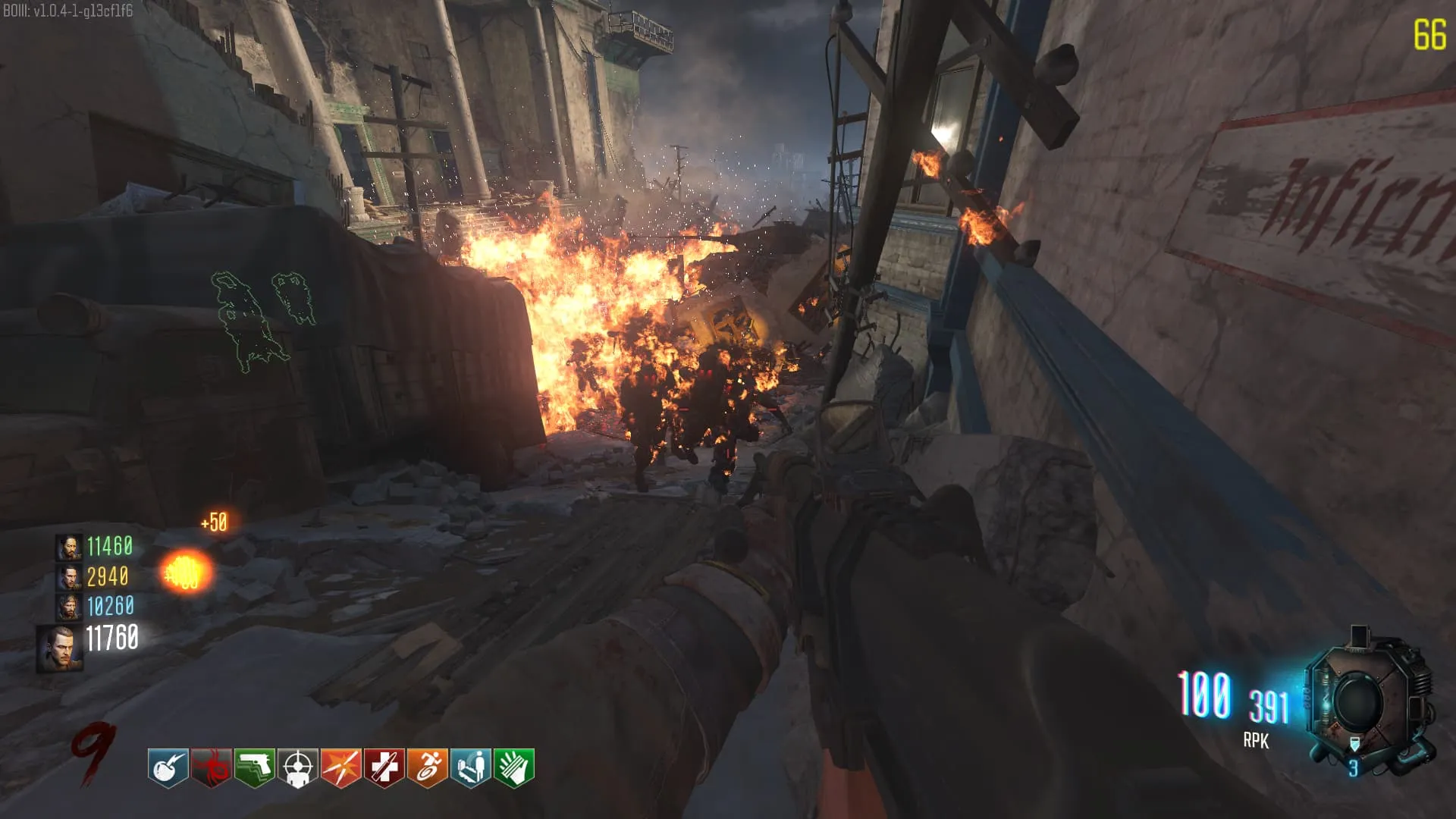Screen dimensions: 1456x819
Task: Click the teammate portrait beside 10260 points
Action: pyautogui.click(x=69, y=607)
